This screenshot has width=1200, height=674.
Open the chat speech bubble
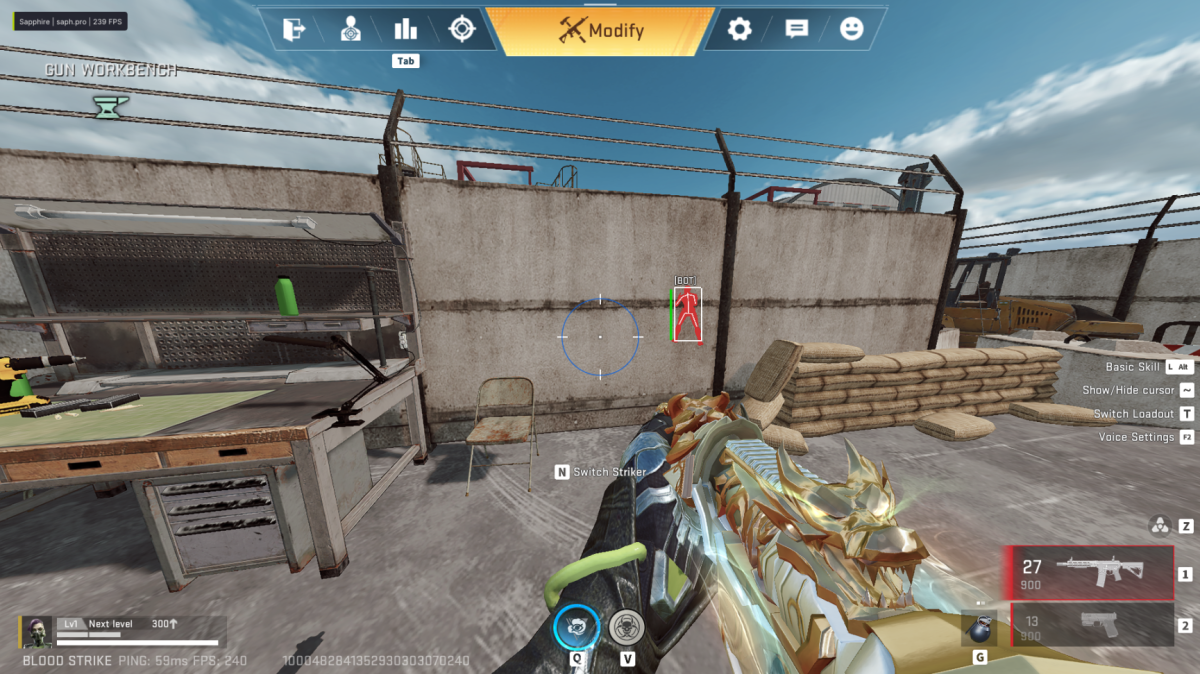[796, 29]
